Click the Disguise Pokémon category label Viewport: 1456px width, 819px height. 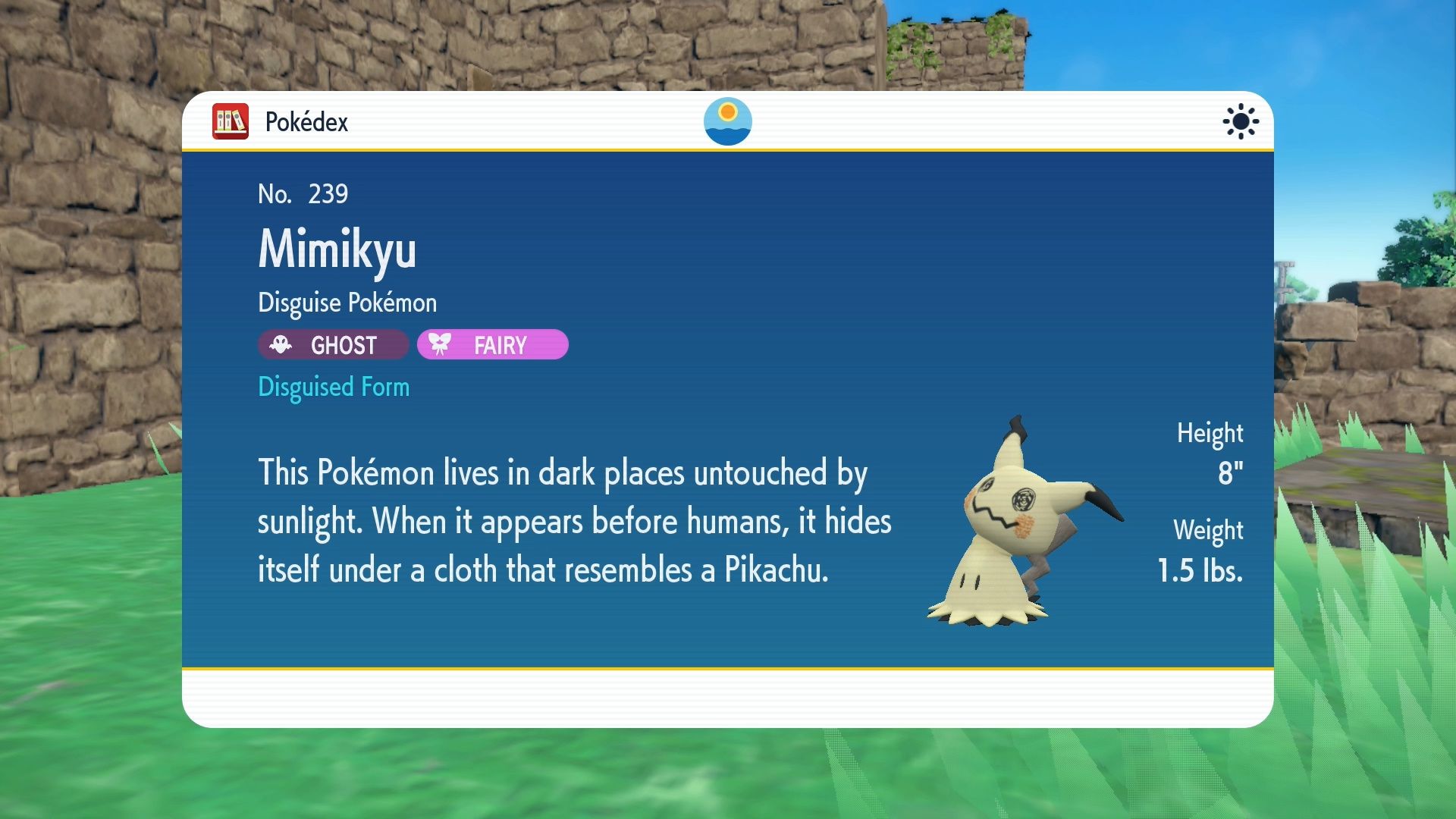click(347, 302)
